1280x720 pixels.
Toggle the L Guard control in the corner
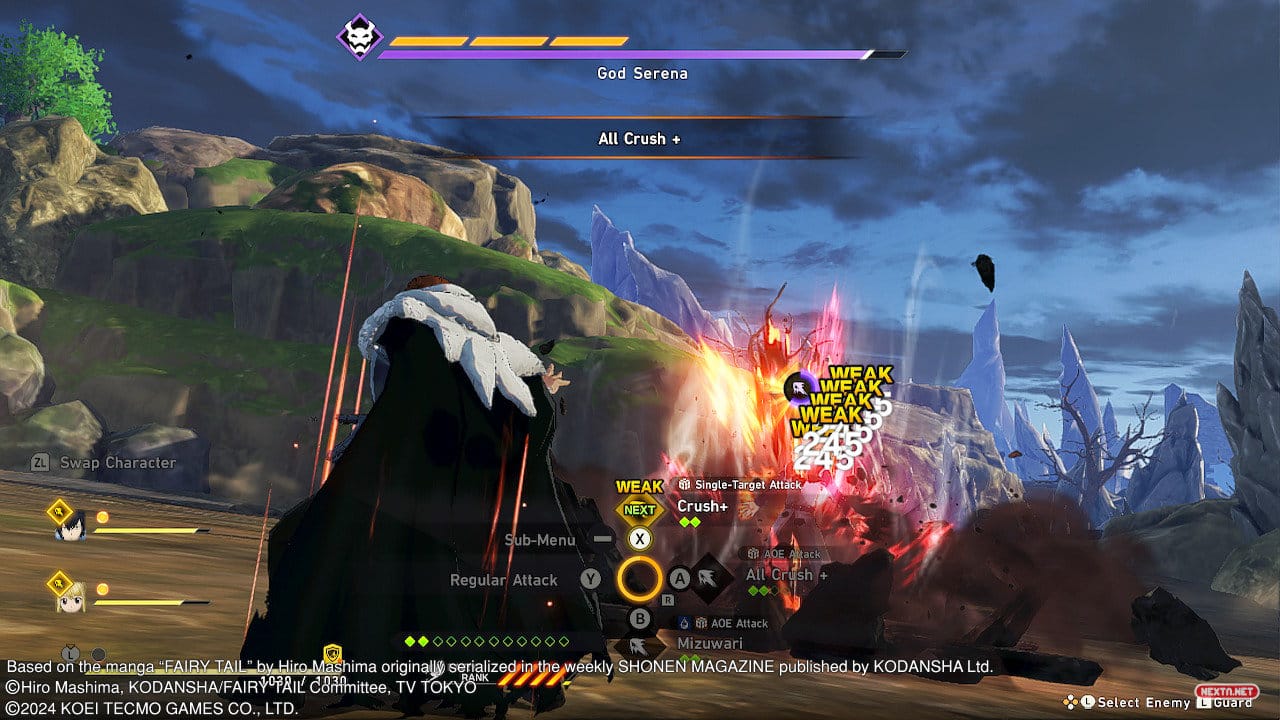pos(1227,703)
